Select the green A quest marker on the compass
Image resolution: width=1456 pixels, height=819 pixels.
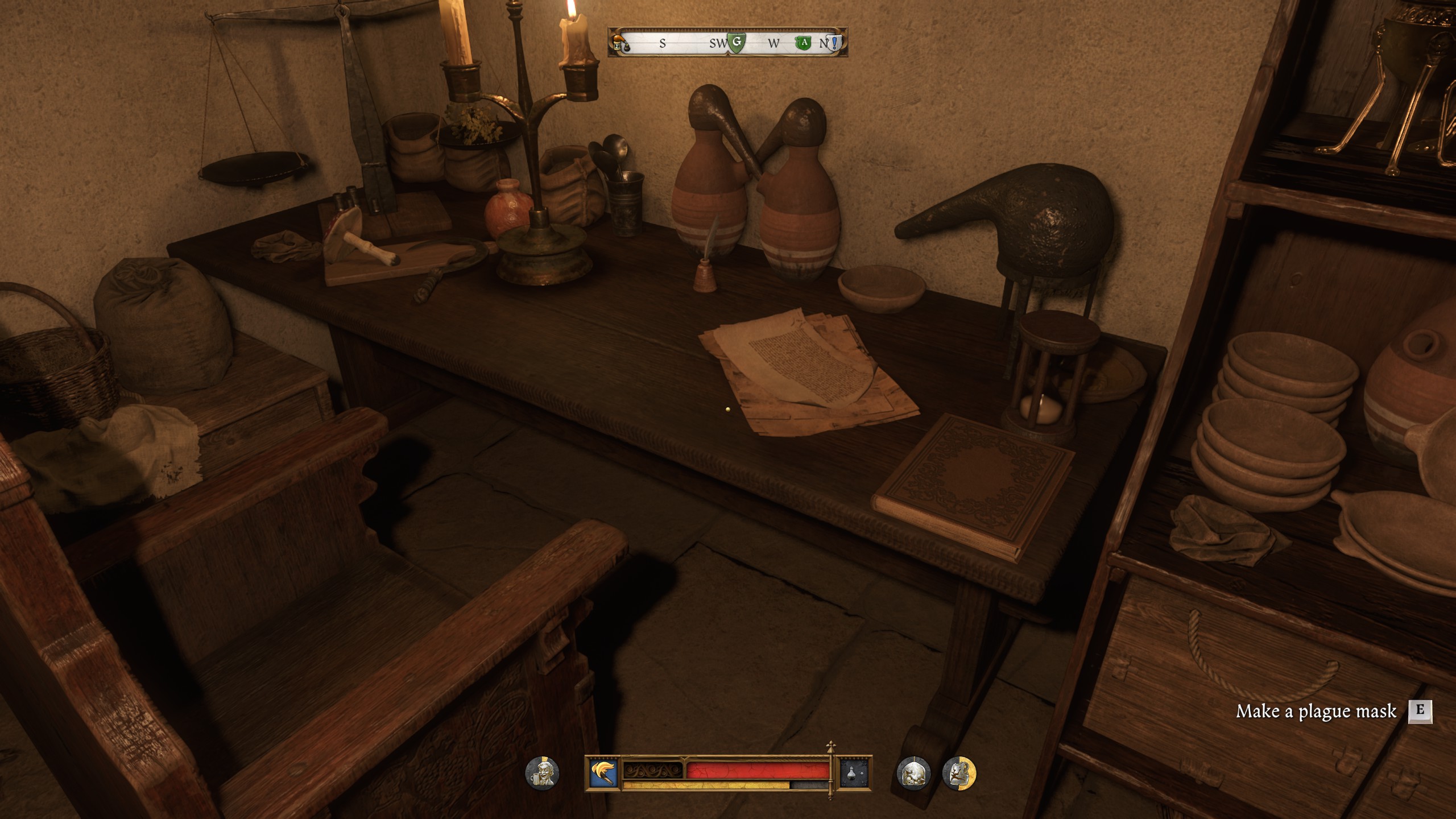[x=803, y=43]
